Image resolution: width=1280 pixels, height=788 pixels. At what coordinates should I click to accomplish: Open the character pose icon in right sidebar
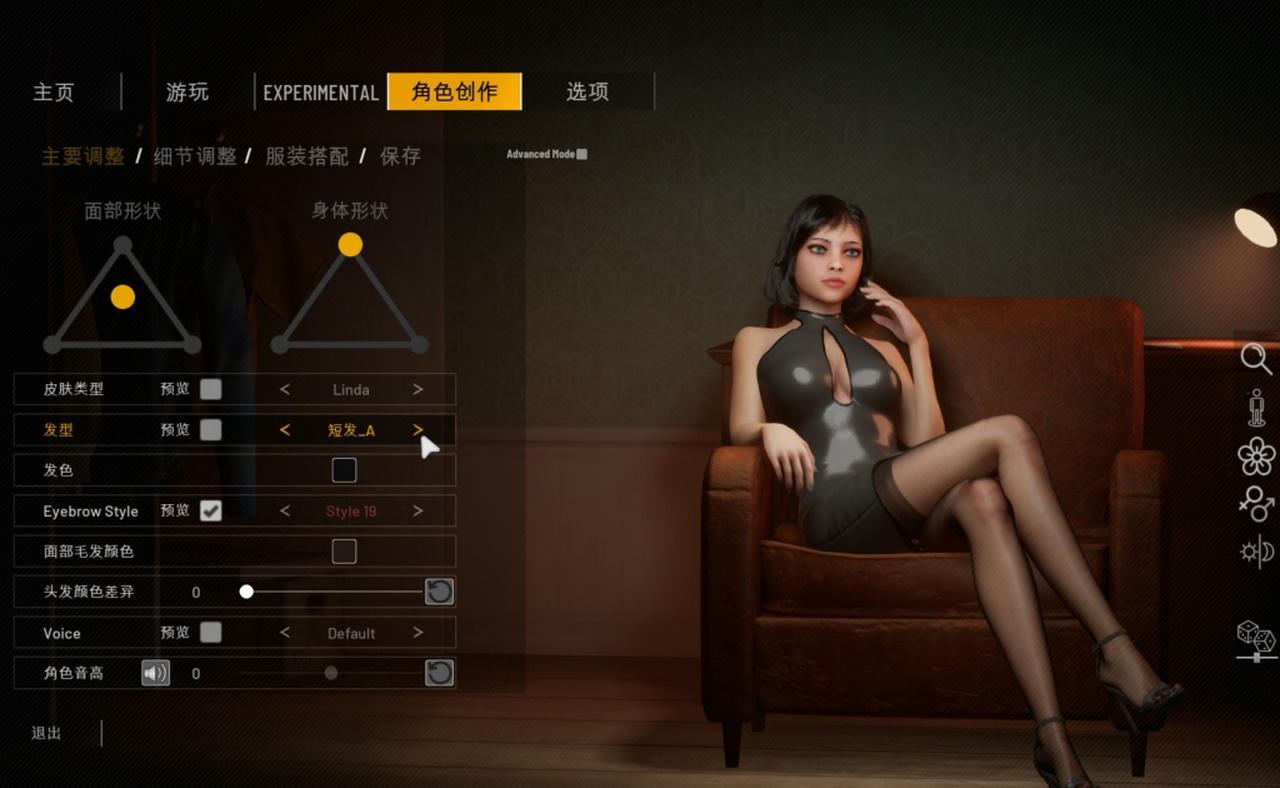[x=1254, y=408]
